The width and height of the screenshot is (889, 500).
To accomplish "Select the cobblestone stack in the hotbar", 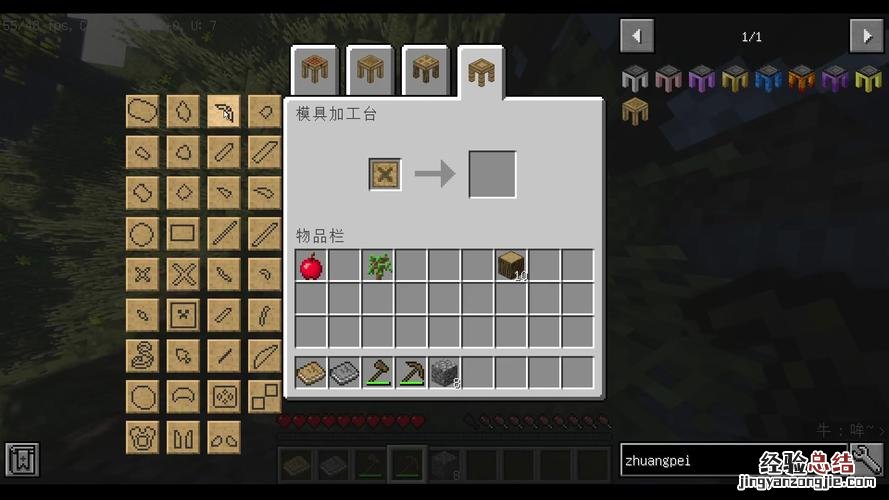I will [x=445, y=373].
